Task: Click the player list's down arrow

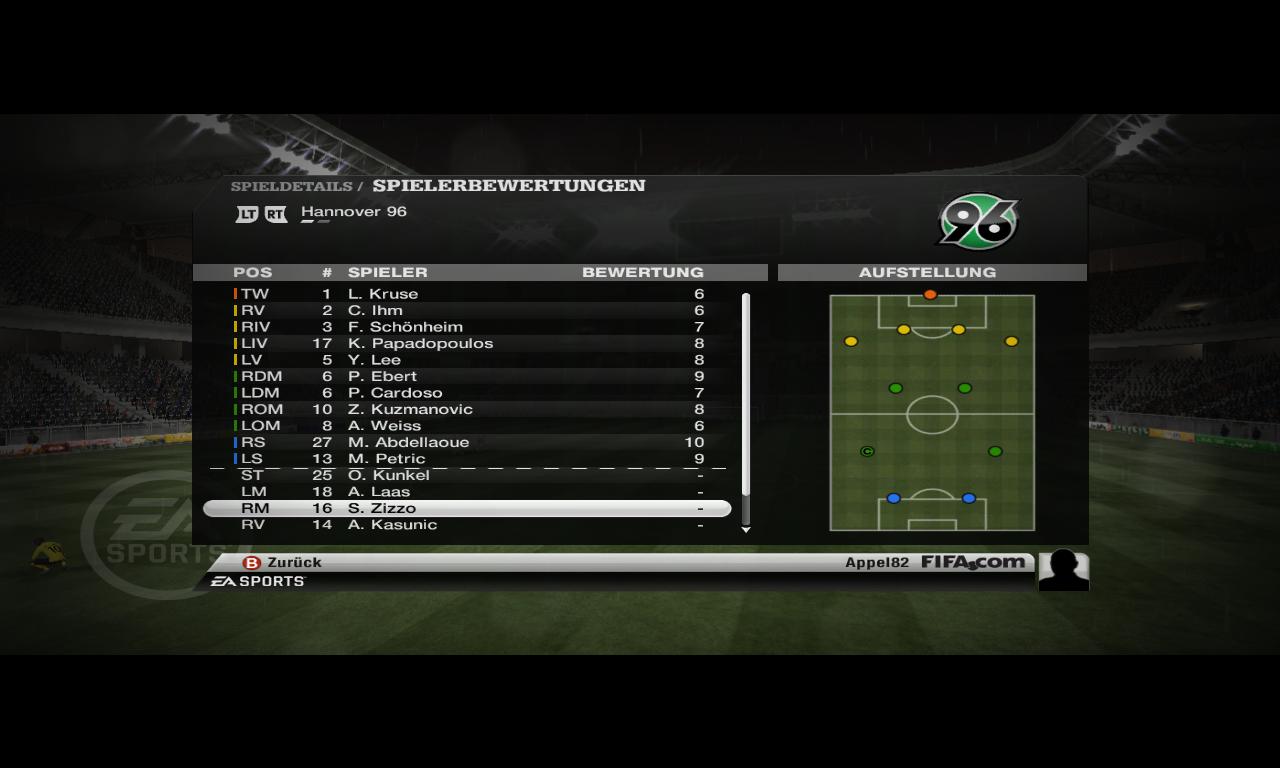Action: (746, 530)
